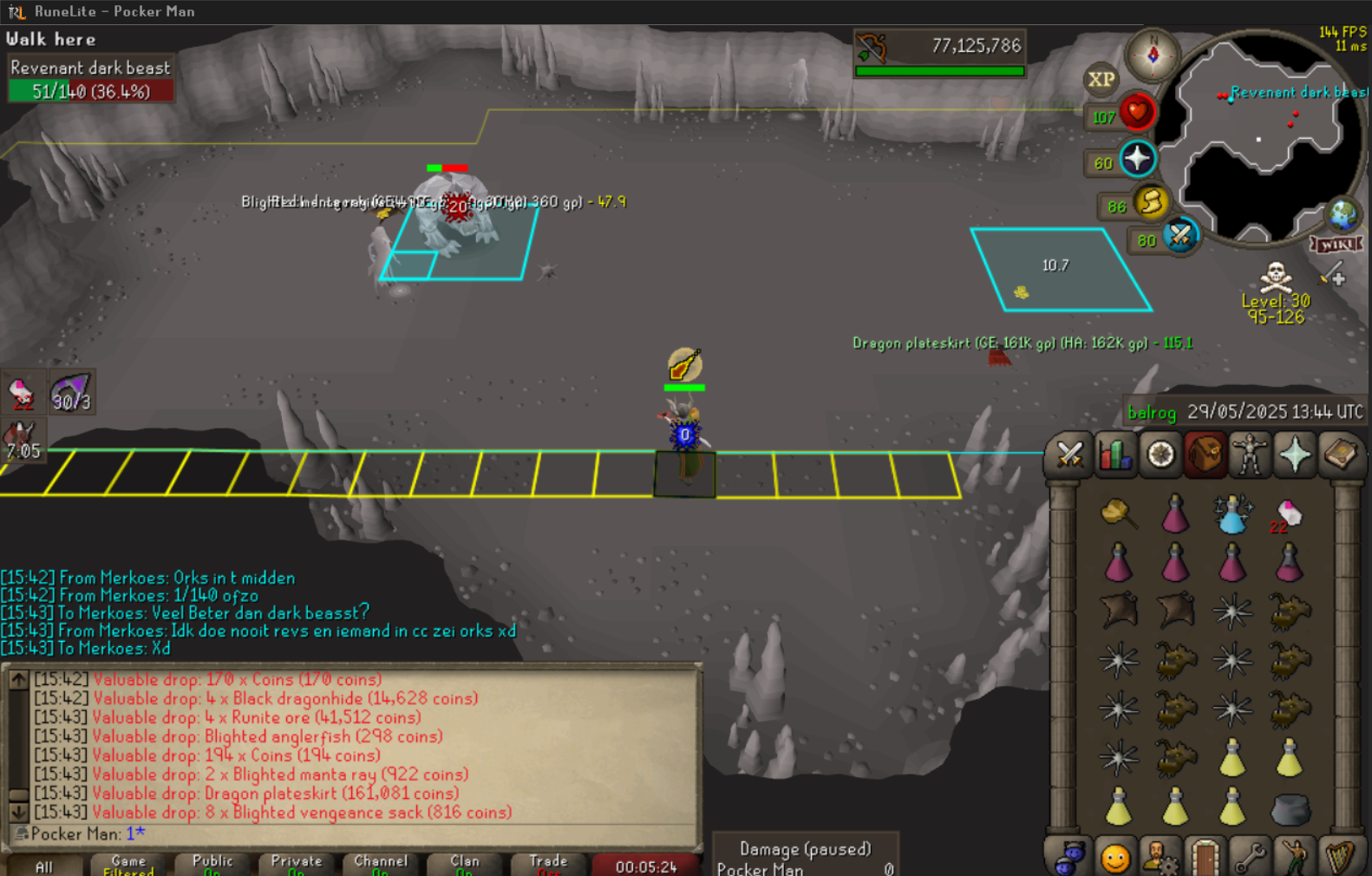Open the world map globe
Screen dimensions: 1372x876
[1343, 213]
